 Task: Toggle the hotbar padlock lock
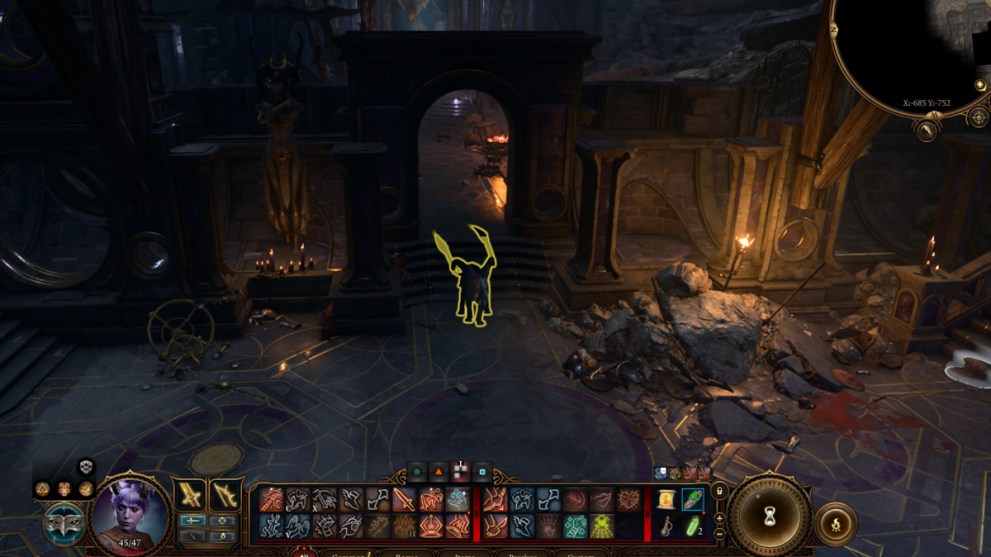pyautogui.click(x=718, y=492)
